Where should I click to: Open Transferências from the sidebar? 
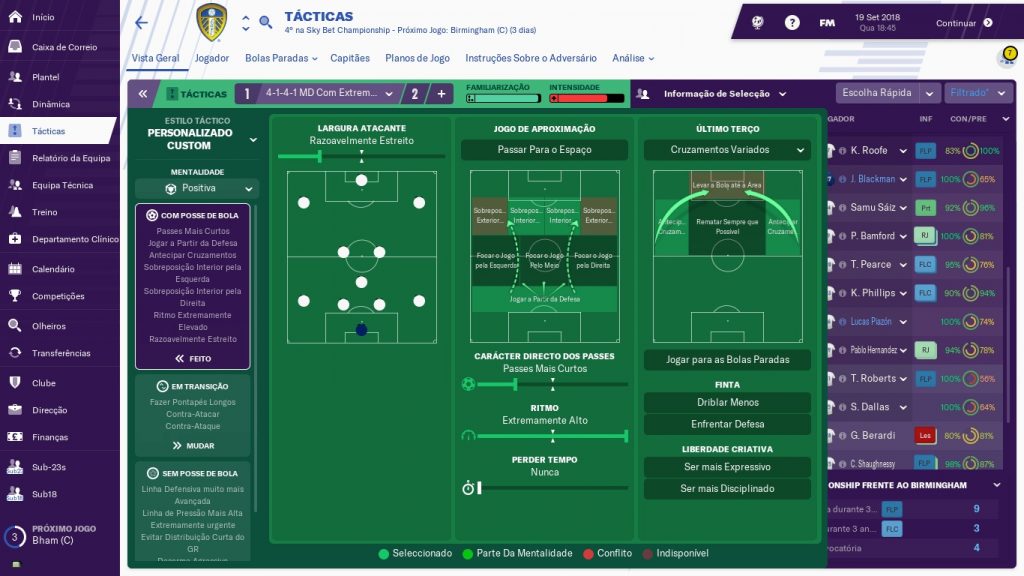point(61,353)
